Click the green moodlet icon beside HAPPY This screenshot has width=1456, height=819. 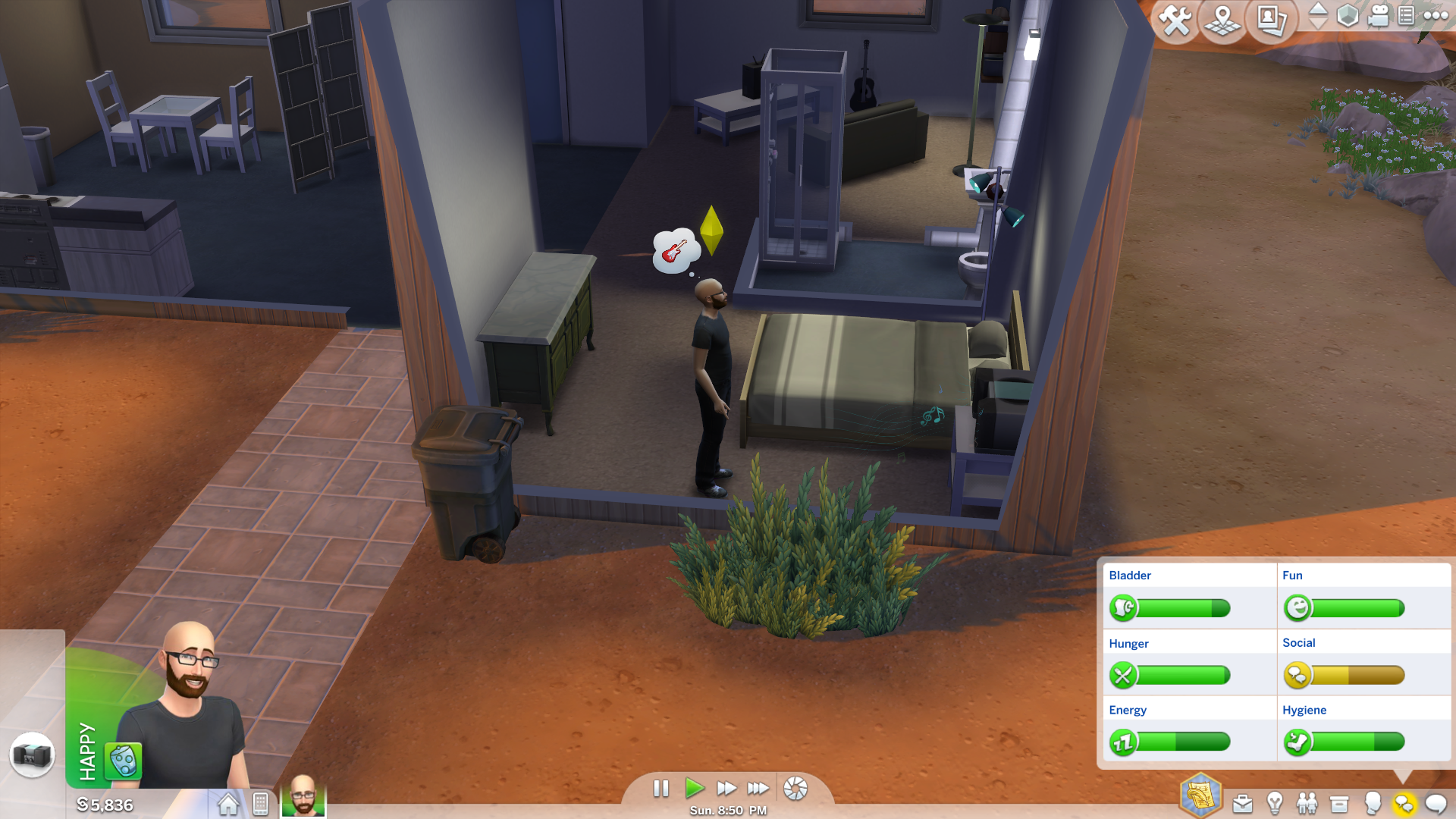point(123,760)
